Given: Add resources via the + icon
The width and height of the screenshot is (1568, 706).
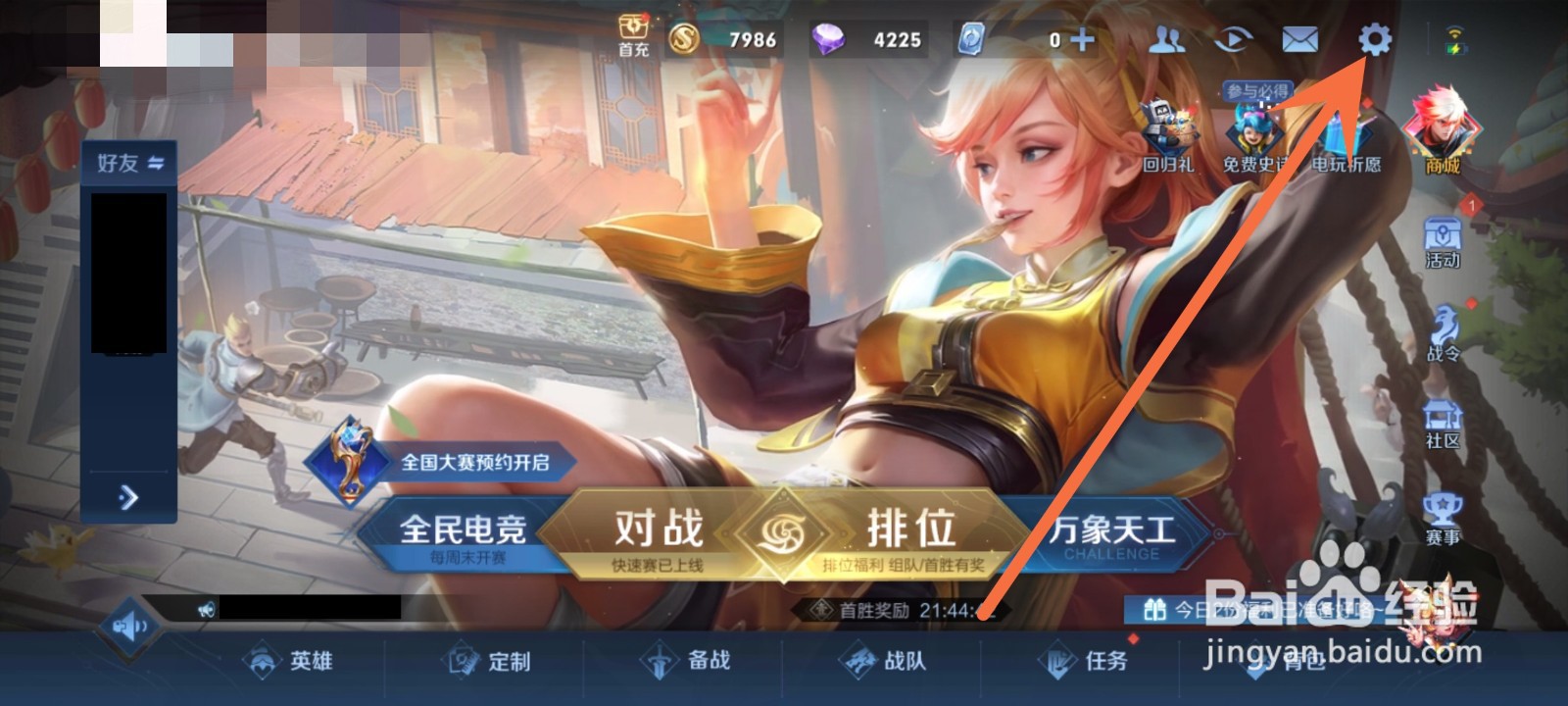Looking at the screenshot, I should (x=1083, y=41).
